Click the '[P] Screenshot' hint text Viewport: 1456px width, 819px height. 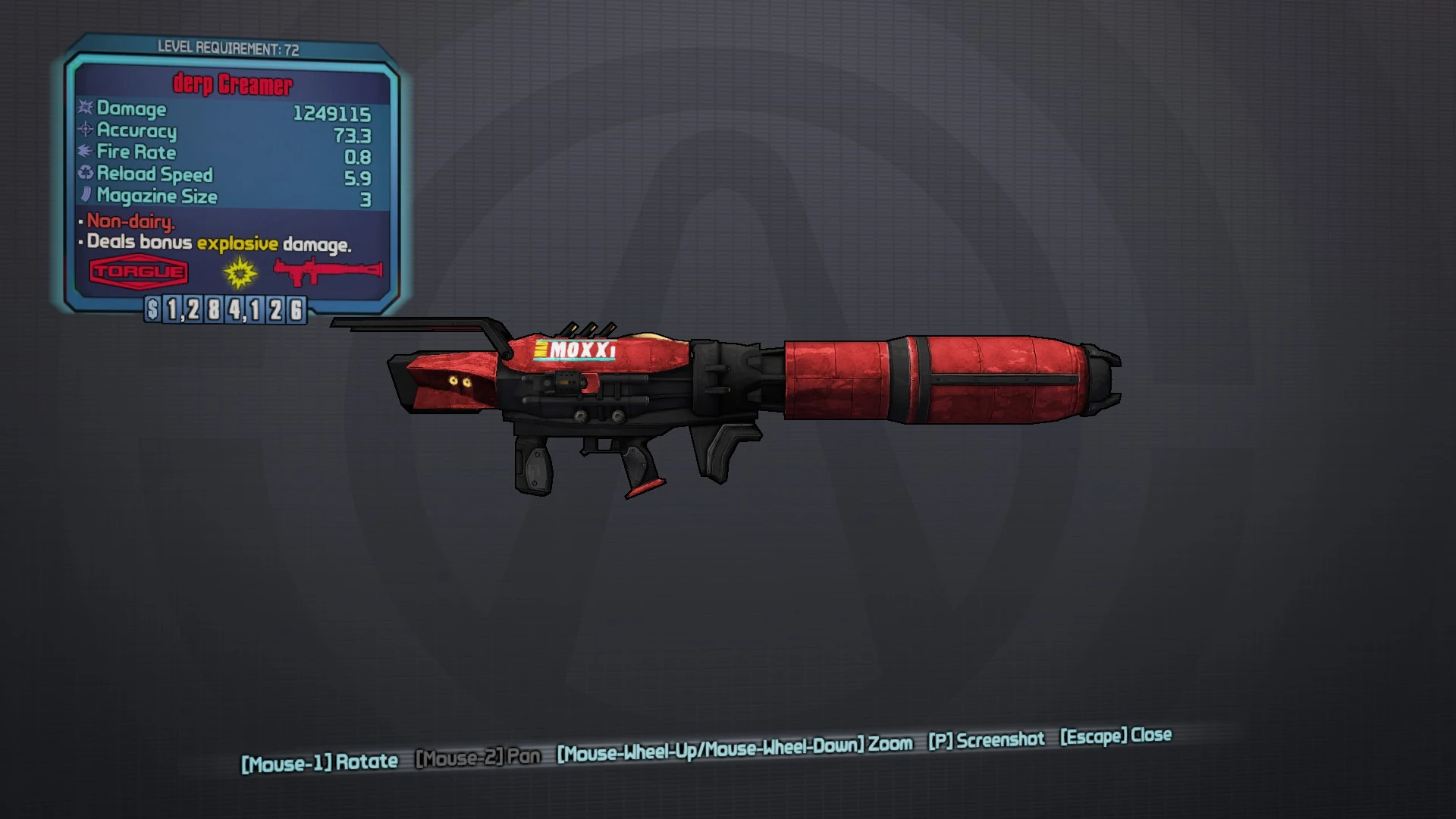pyautogui.click(x=987, y=740)
